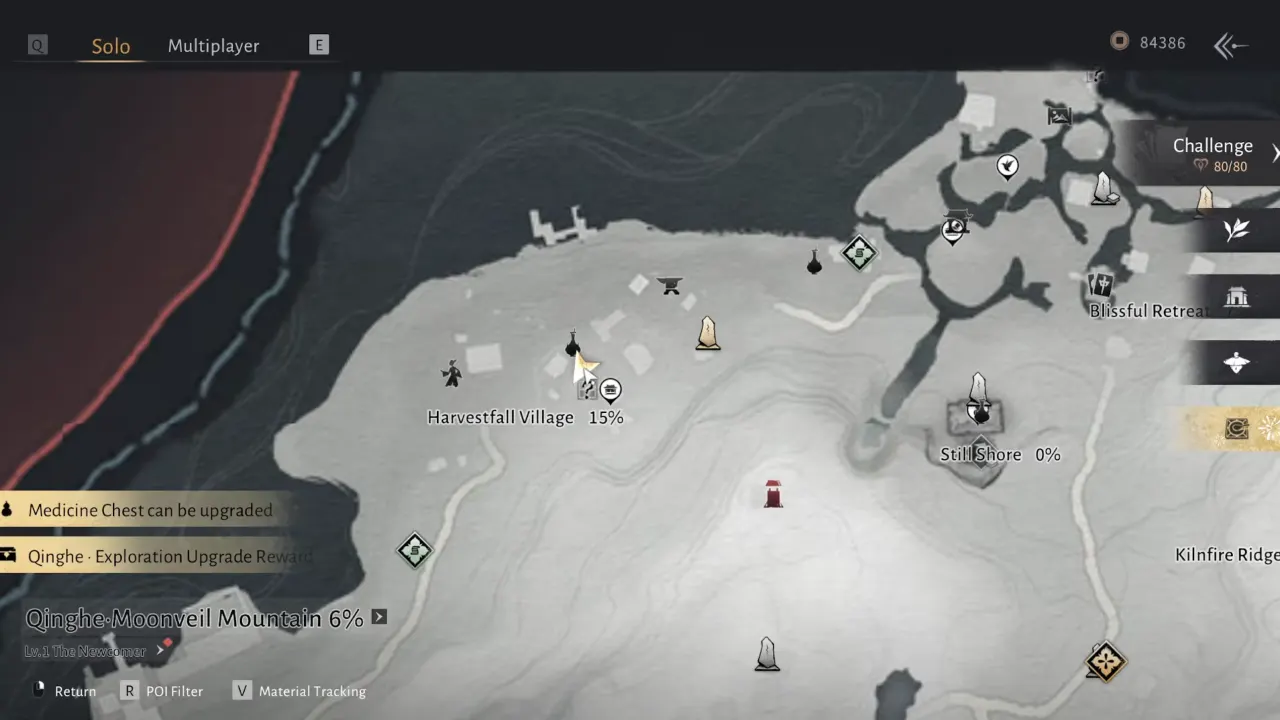The image size is (1280, 720).
Task: Select the temple icon beside Blissful Retreat
Action: click(x=1238, y=297)
